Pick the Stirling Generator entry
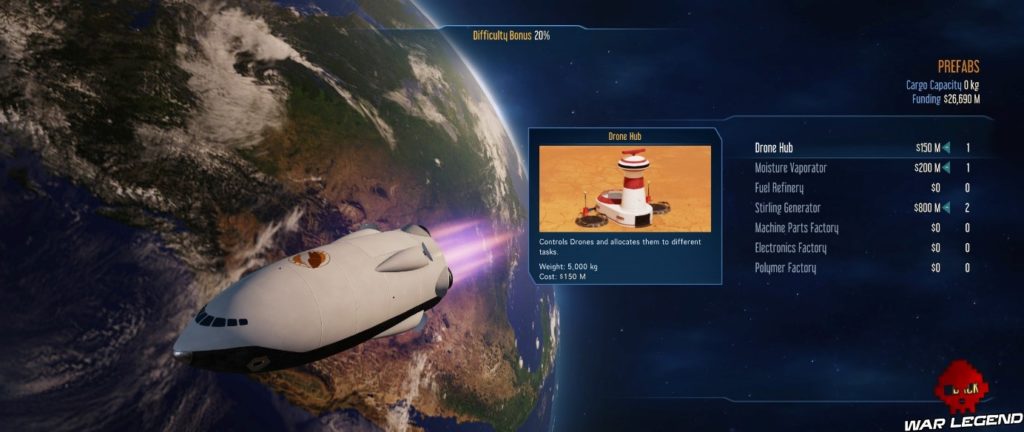Viewport: 1024px width, 432px height. (x=788, y=208)
